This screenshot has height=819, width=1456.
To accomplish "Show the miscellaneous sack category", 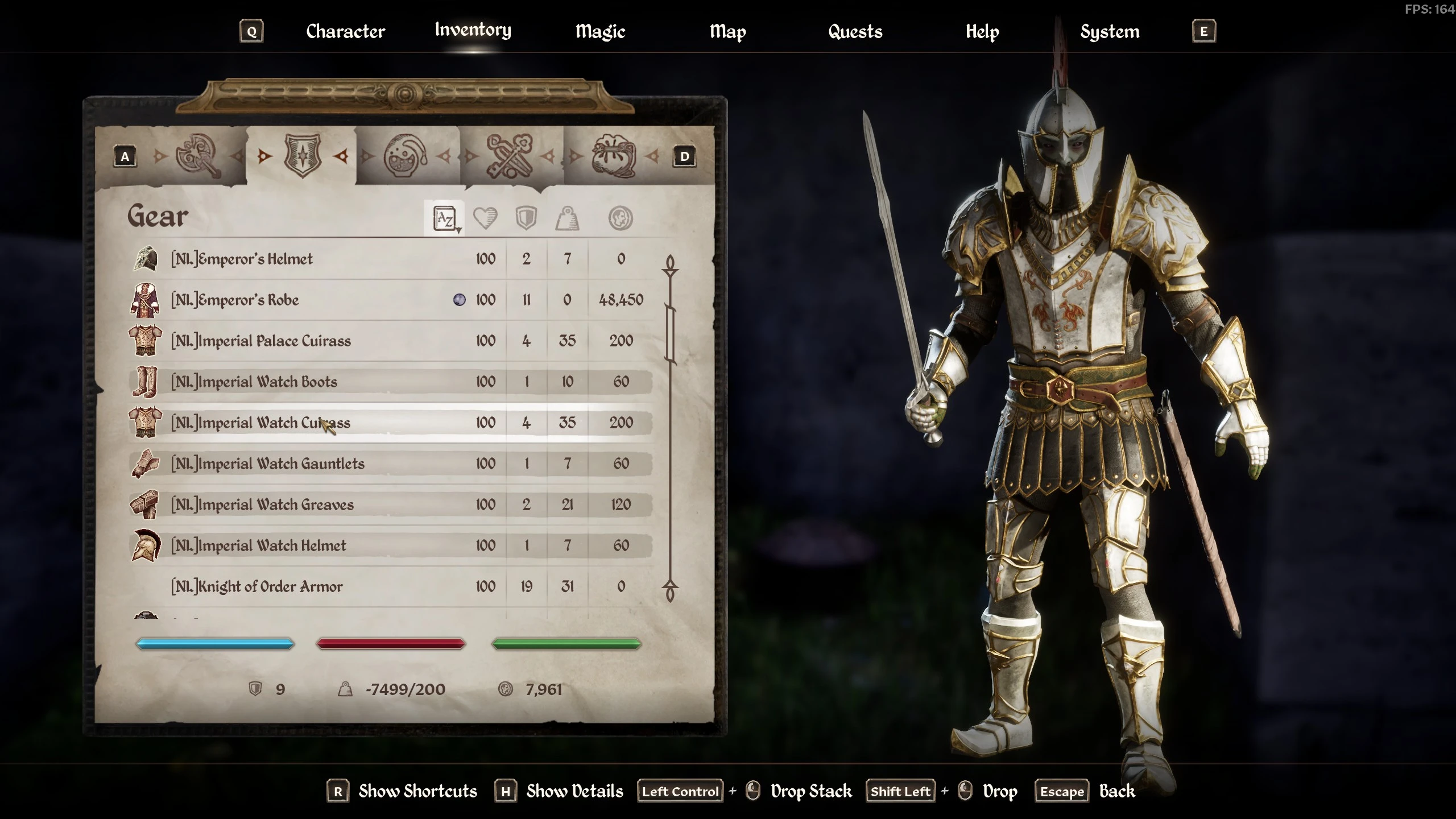I will [614, 156].
